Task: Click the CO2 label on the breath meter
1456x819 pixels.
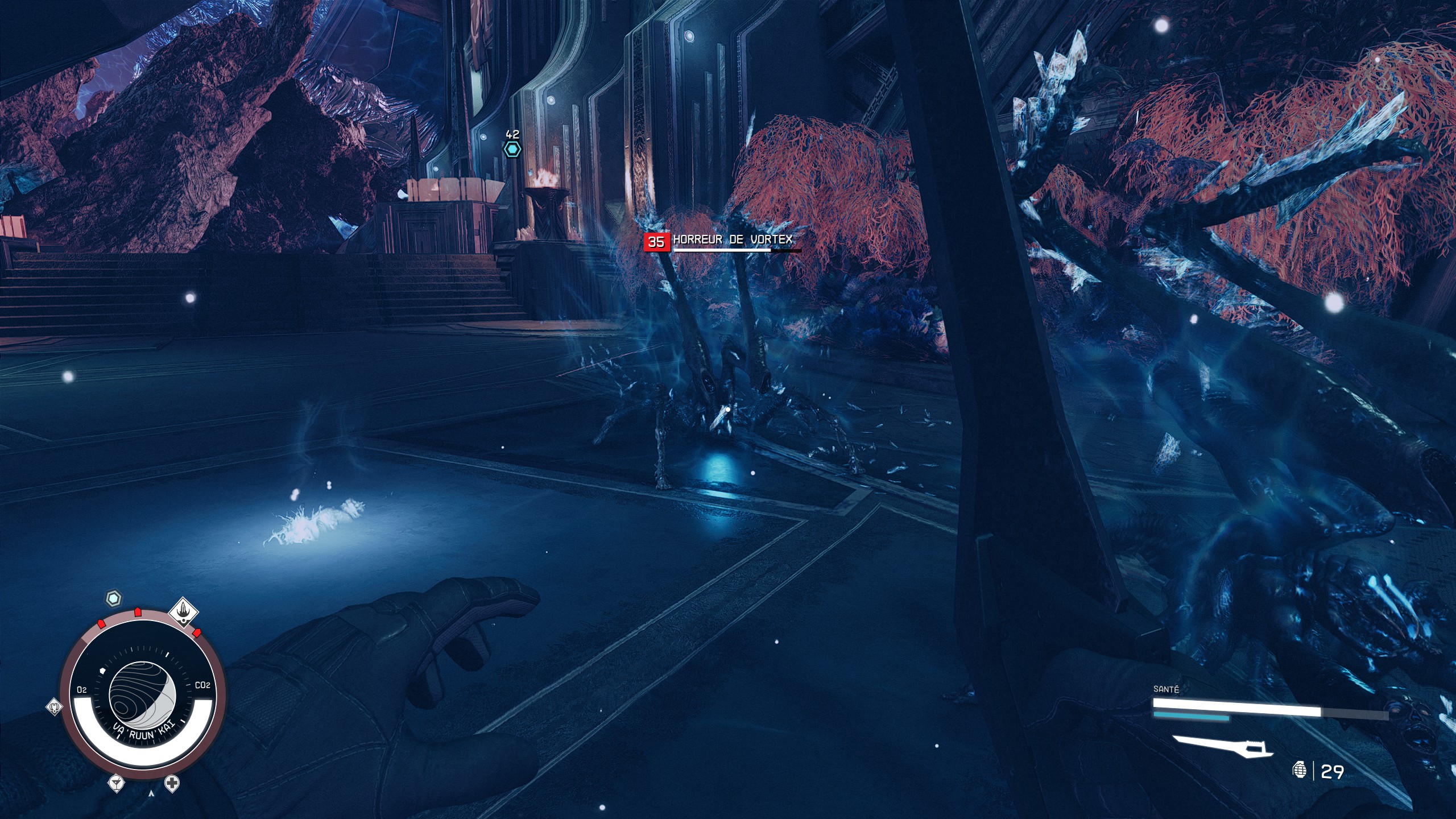Action: pyautogui.click(x=203, y=684)
